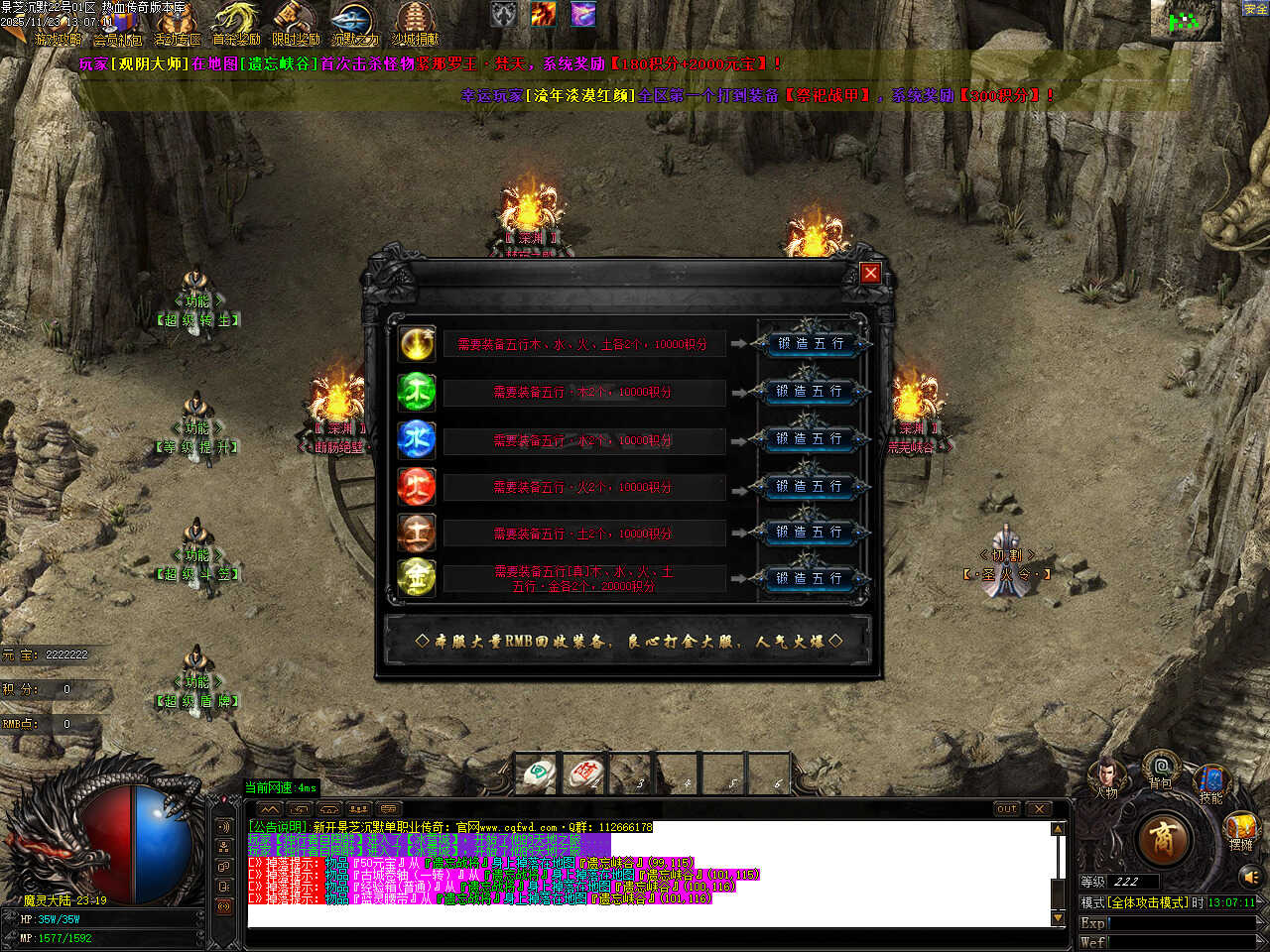The height and width of the screenshot is (952, 1270).
Task: Open the 摆摊 stall treasure chest
Action: [x=1240, y=830]
